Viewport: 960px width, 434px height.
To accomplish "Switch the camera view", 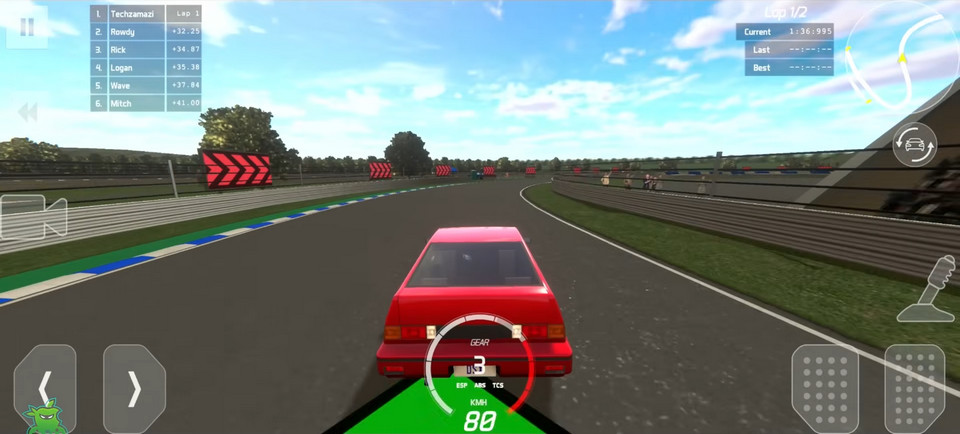I will click(x=33, y=217).
